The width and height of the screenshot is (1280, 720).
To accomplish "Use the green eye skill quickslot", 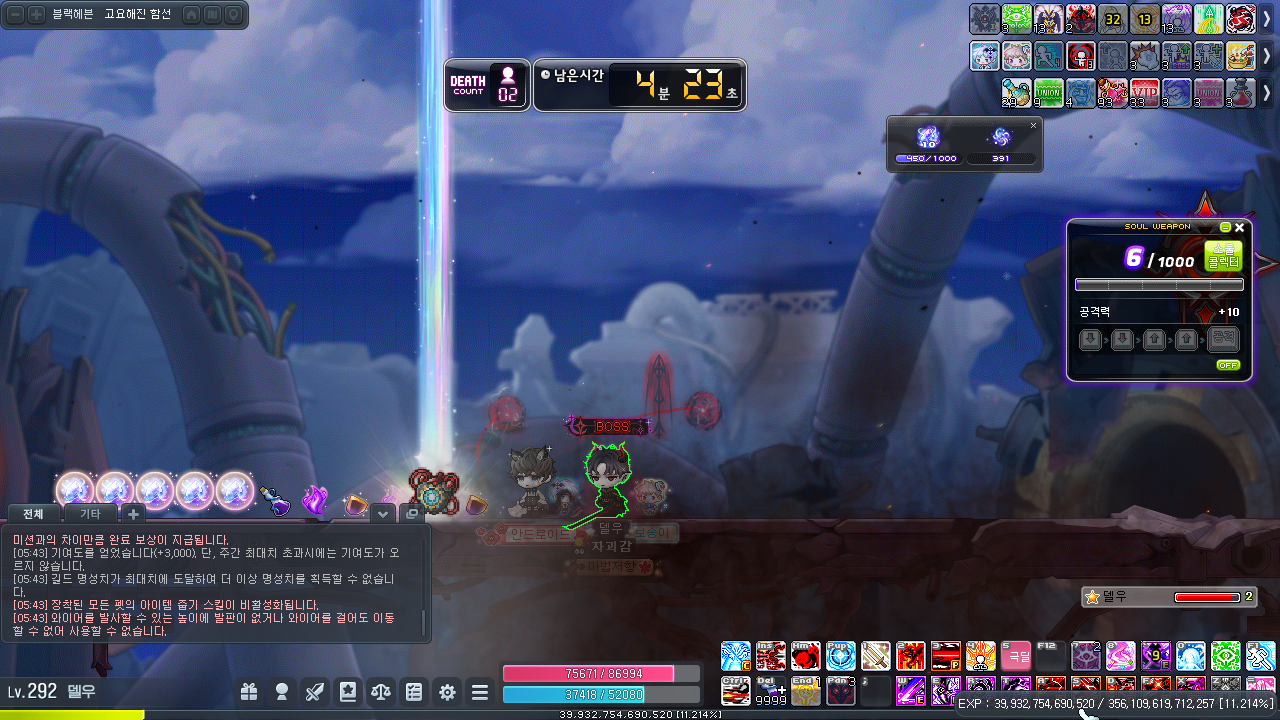I will tap(1225, 656).
